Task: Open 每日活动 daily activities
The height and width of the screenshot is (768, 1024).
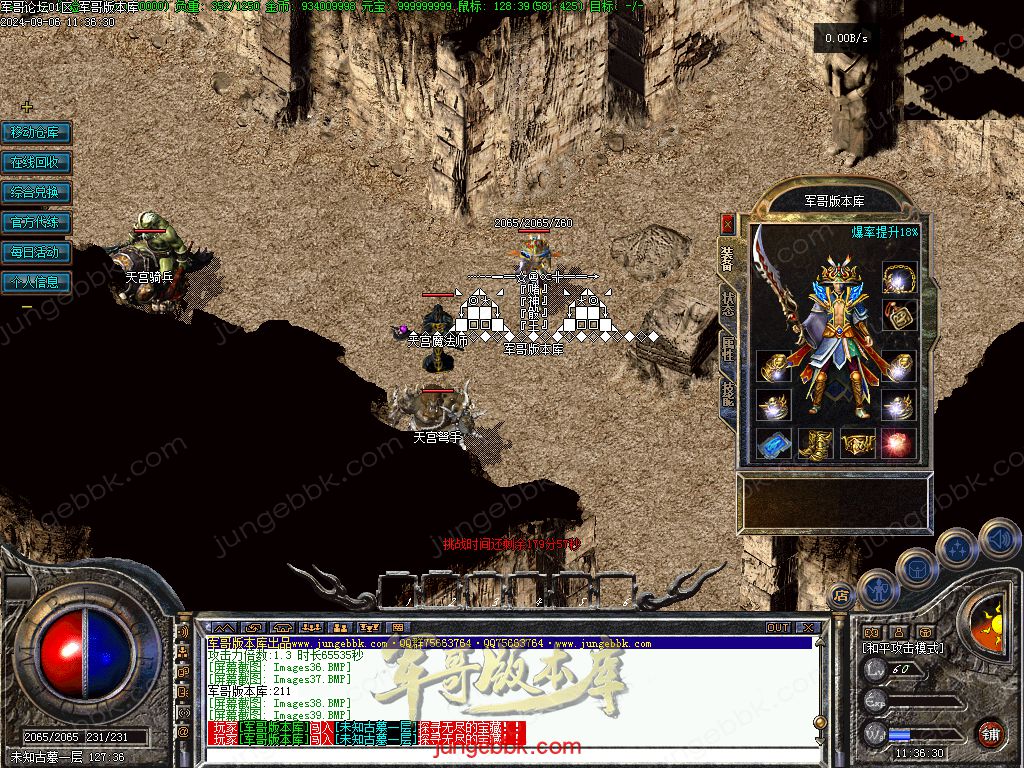Action: tap(36, 252)
